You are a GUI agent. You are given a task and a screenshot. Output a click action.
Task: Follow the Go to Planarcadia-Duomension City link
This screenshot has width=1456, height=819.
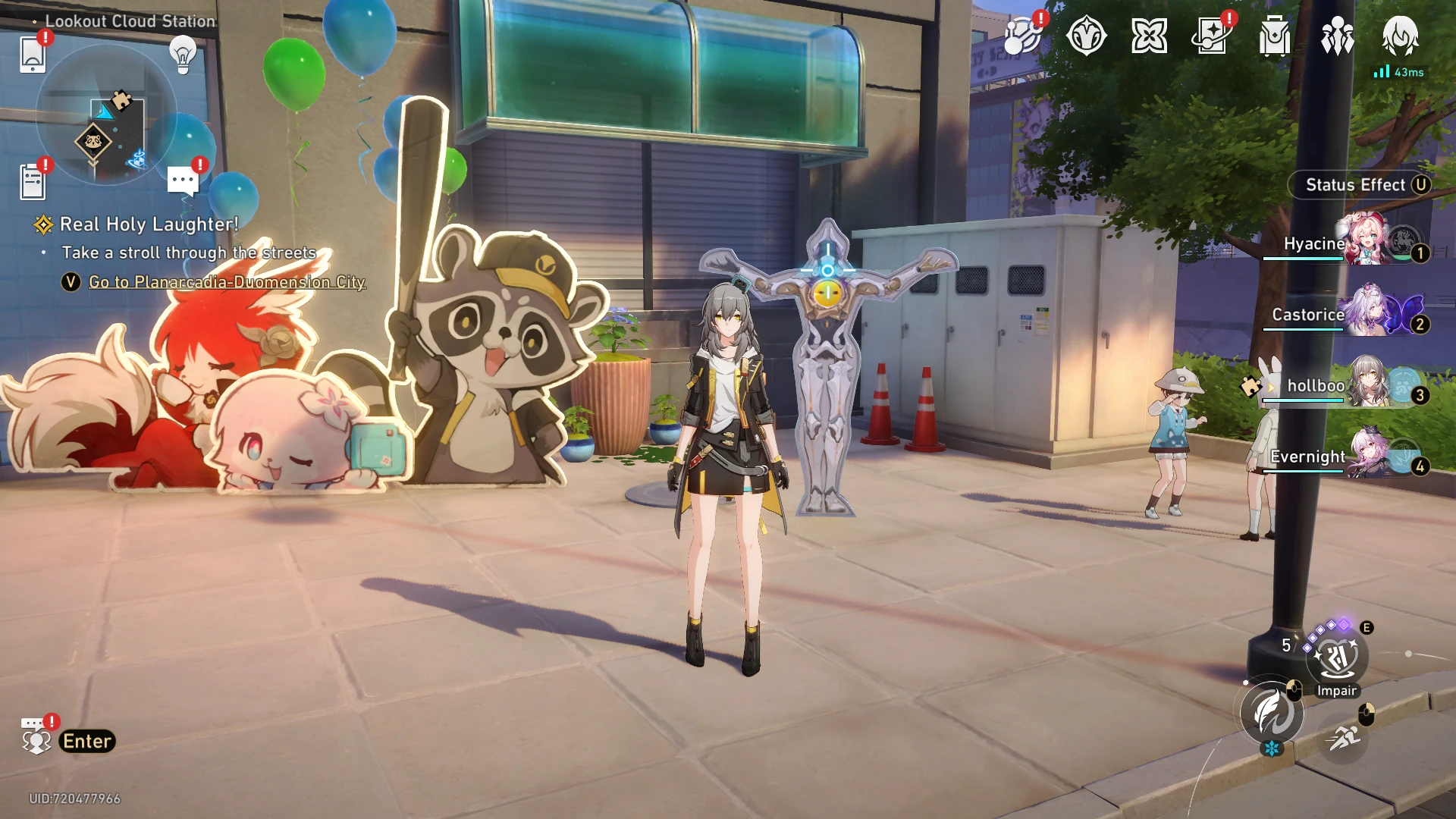coord(227,282)
